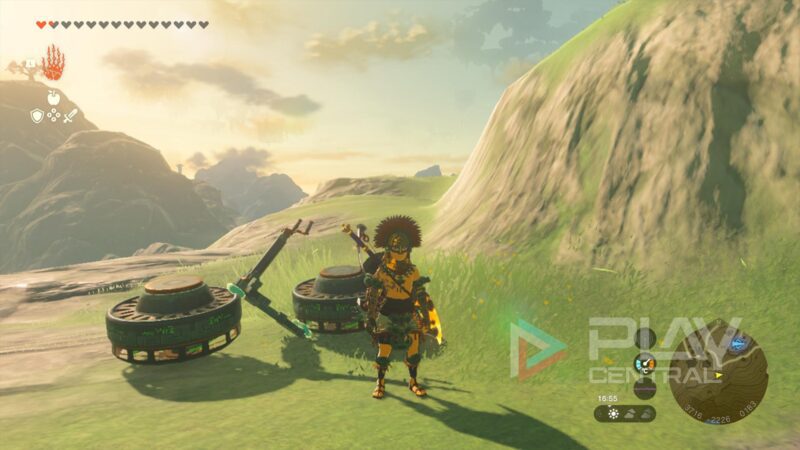The image size is (800, 450).
Task: Open the sword weapon quick-select icon
Action: 70,115
